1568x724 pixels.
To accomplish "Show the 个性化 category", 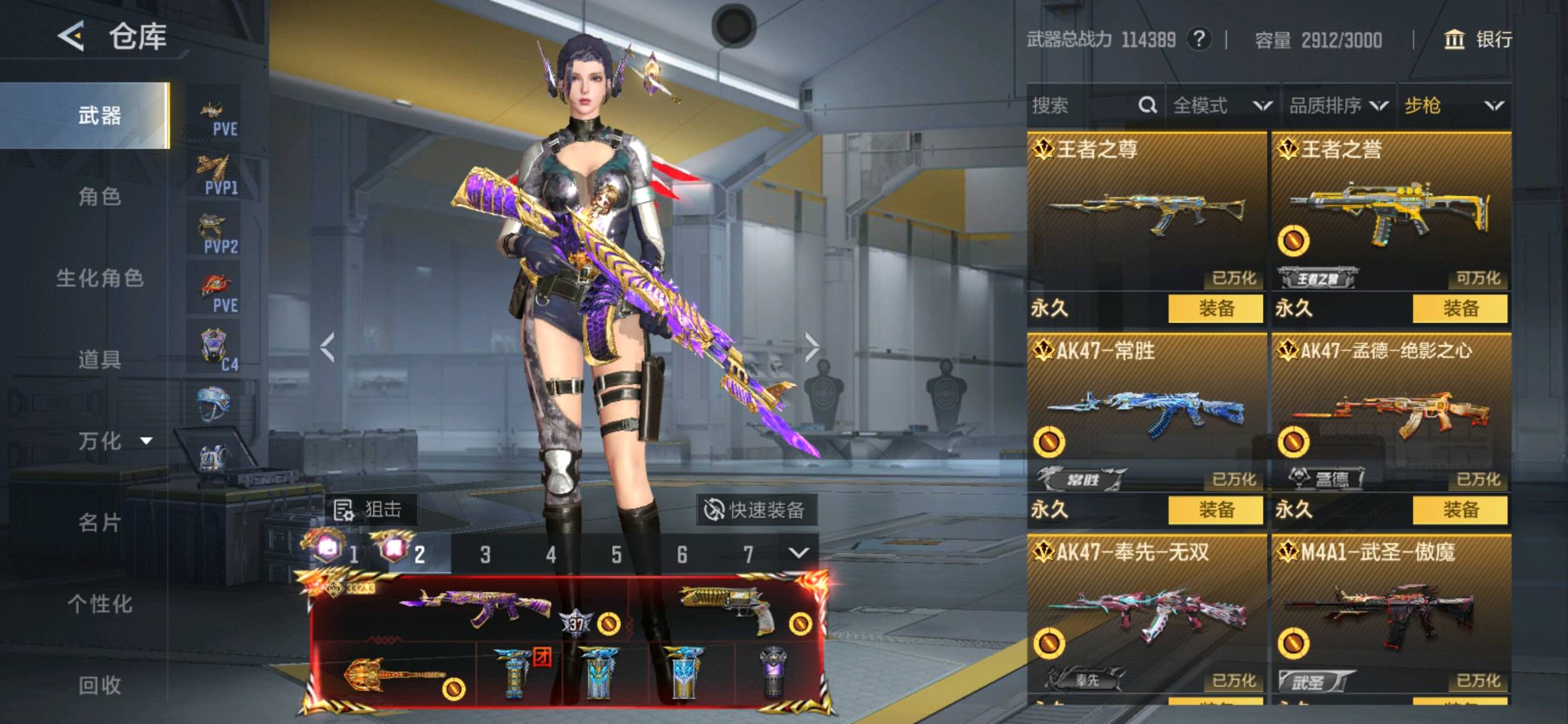I will click(x=99, y=603).
